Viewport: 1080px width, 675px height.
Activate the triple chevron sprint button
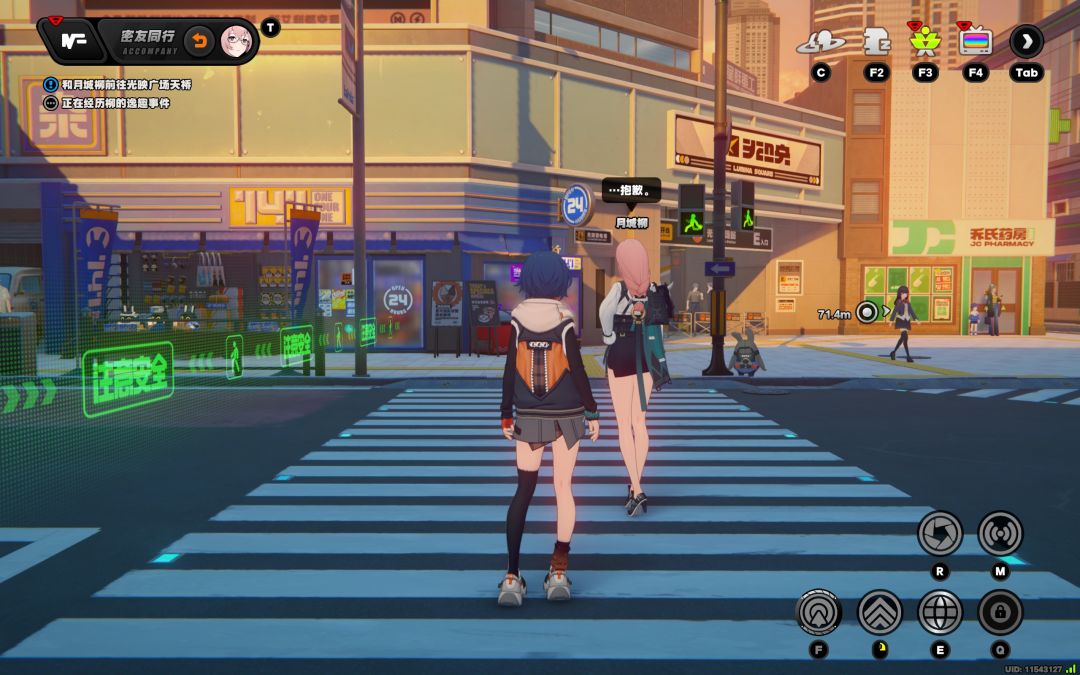880,612
